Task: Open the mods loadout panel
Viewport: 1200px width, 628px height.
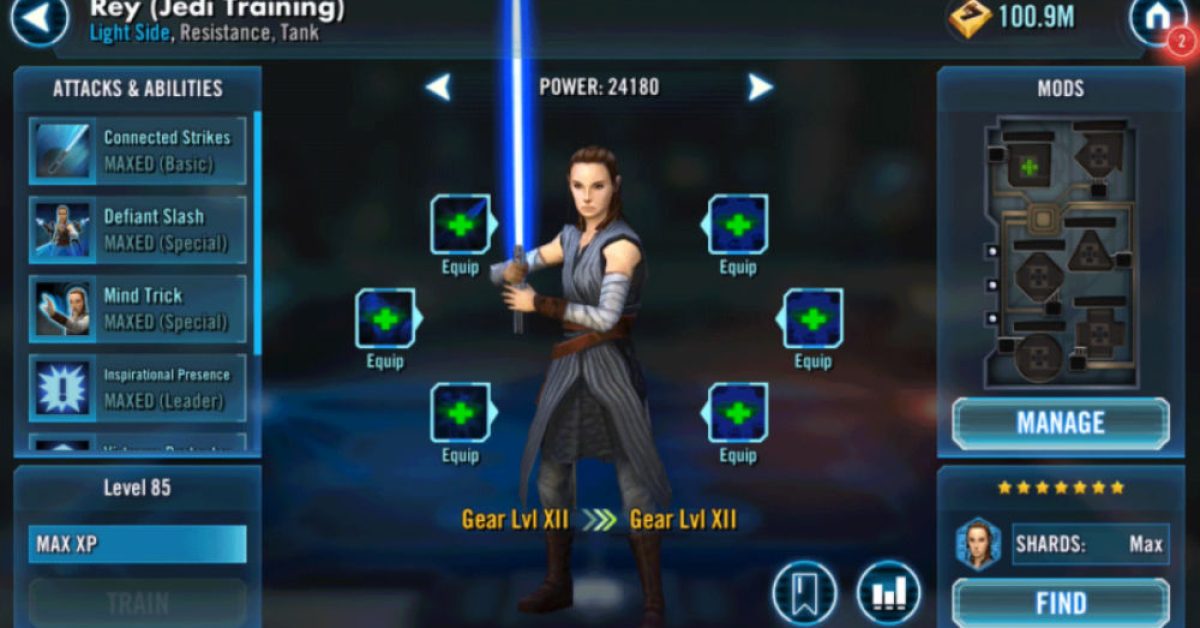Action: tap(1060, 254)
